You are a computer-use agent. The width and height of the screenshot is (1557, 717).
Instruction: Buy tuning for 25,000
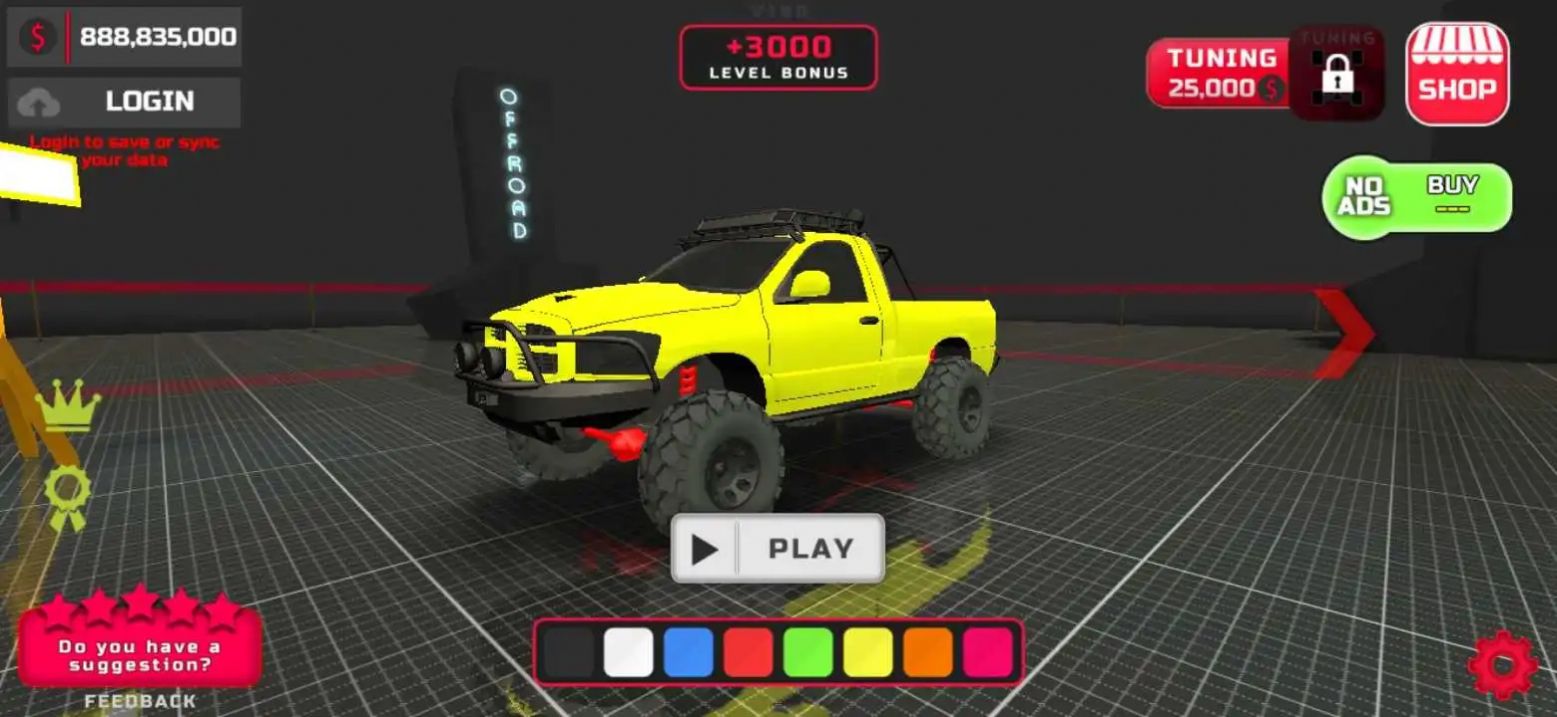pyautogui.click(x=1220, y=73)
